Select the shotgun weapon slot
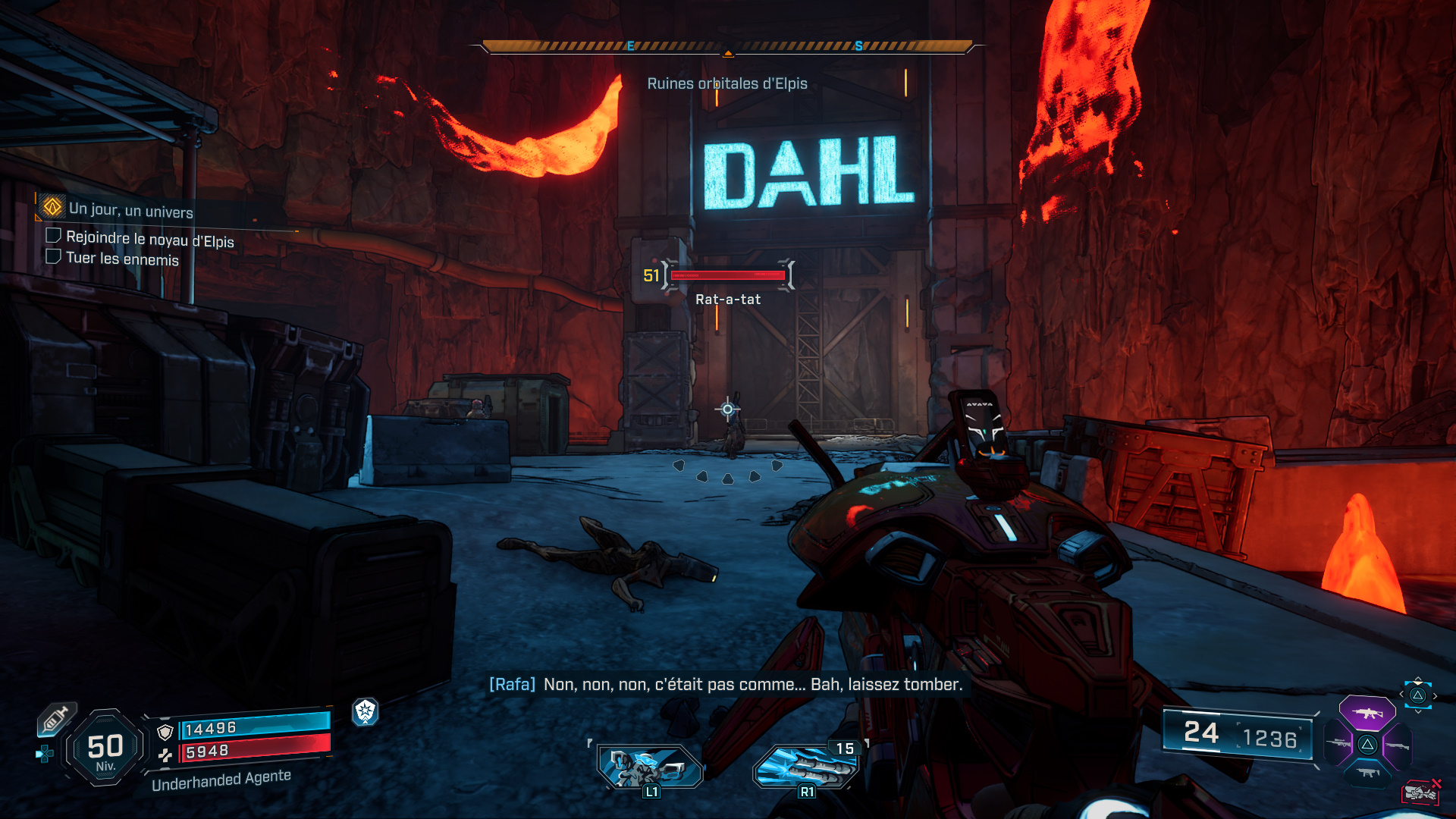Image resolution: width=1456 pixels, height=819 pixels. [x=1398, y=746]
